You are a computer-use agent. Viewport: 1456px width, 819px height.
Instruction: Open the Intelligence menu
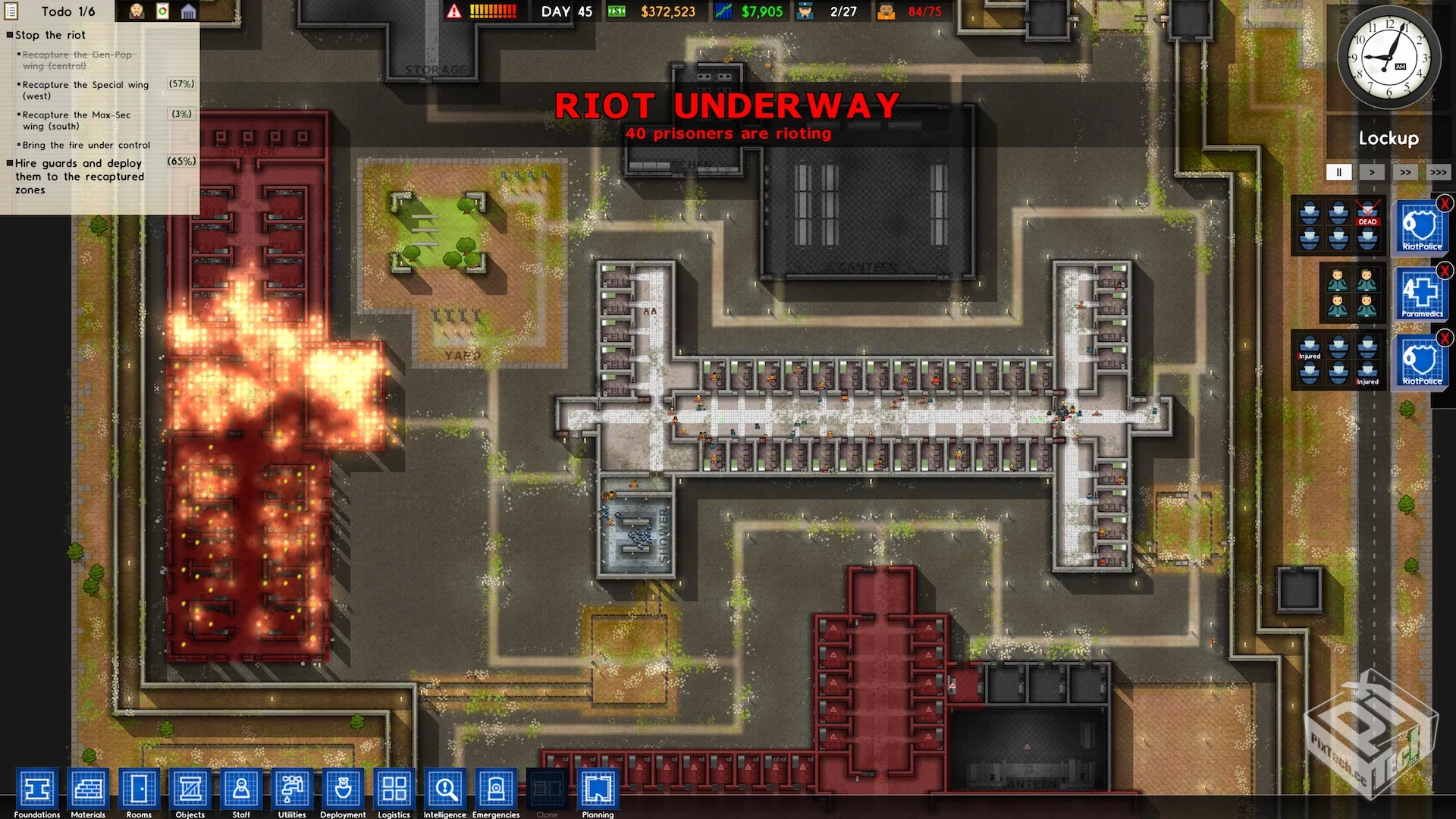(x=445, y=790)
